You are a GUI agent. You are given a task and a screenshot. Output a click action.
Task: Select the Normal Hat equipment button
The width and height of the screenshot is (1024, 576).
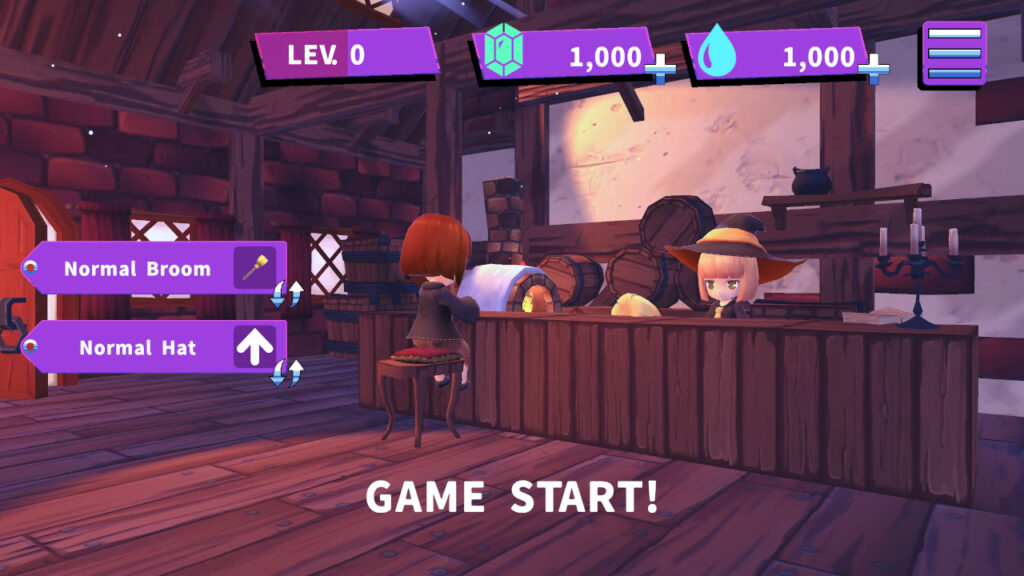coord(150,348)
